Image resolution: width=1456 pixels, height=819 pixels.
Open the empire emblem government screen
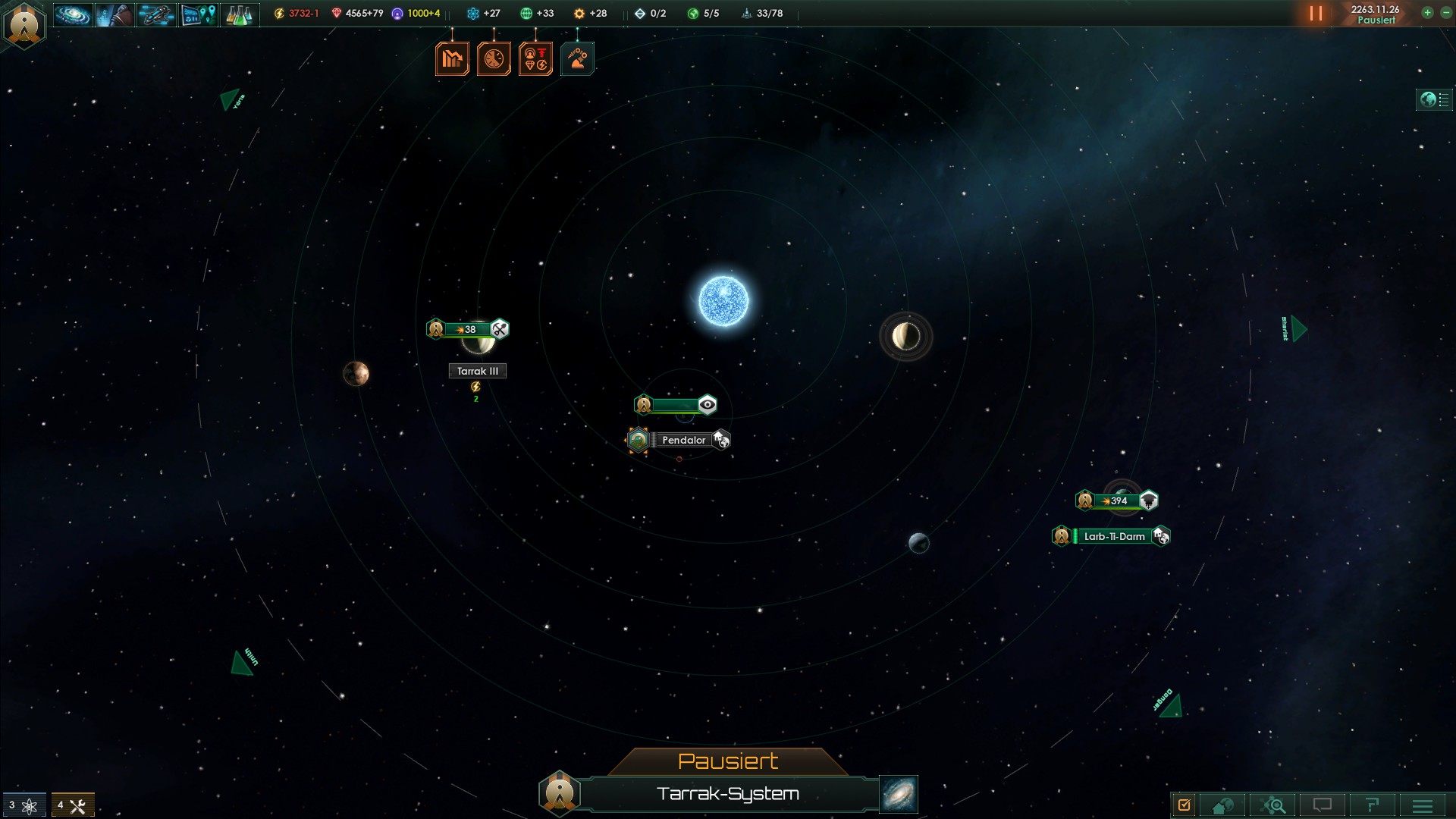(x=24, y=24)
